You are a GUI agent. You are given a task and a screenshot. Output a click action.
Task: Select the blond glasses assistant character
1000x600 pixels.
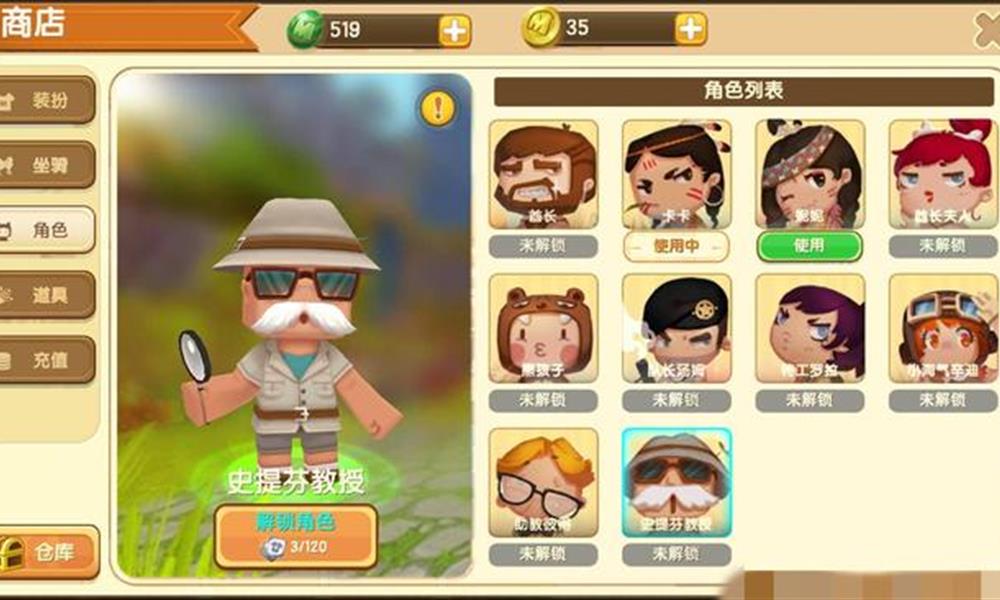[544, 483]
